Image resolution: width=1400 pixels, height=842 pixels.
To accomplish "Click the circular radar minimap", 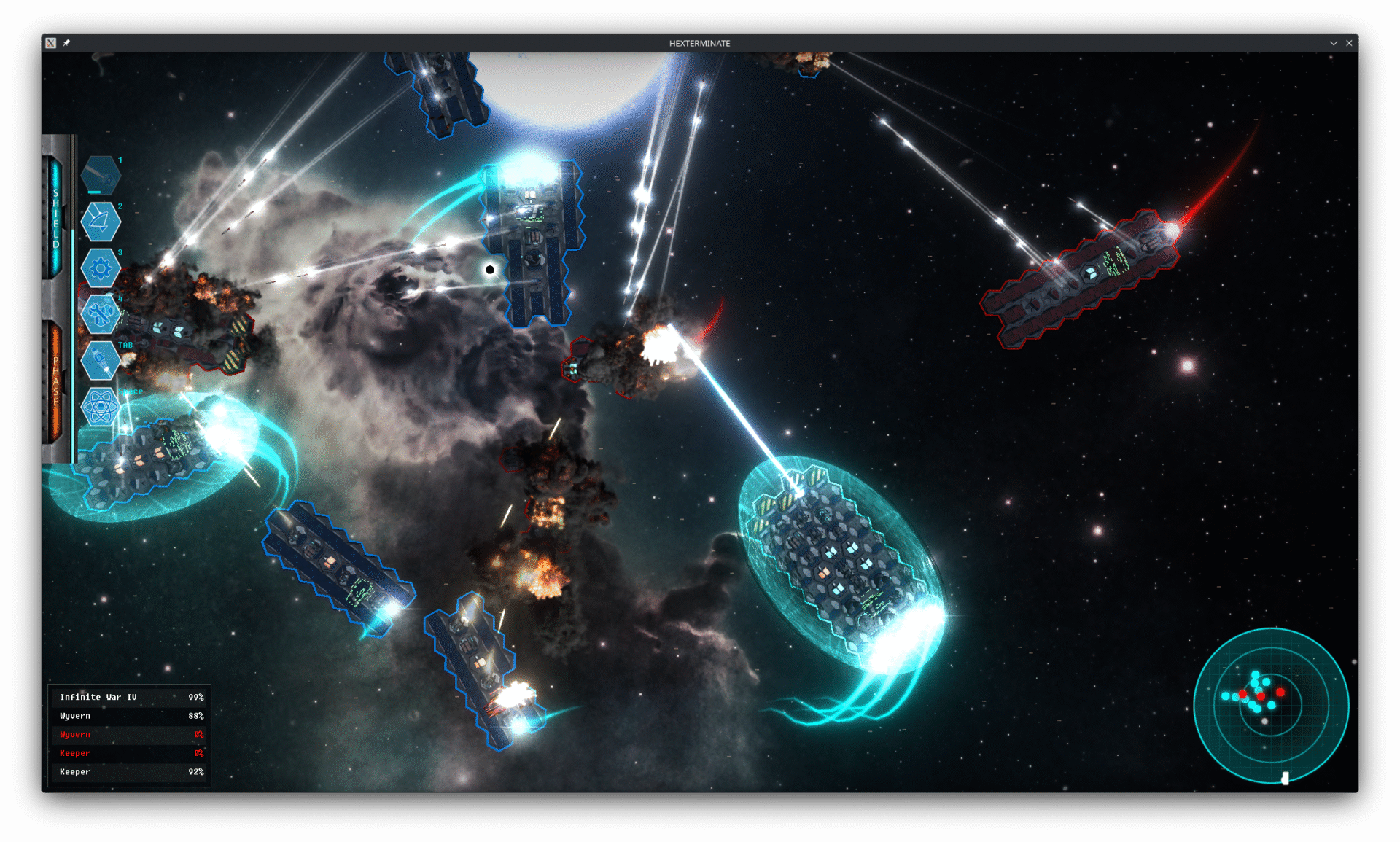I will pyautogui.click(x=1271, y=705).
